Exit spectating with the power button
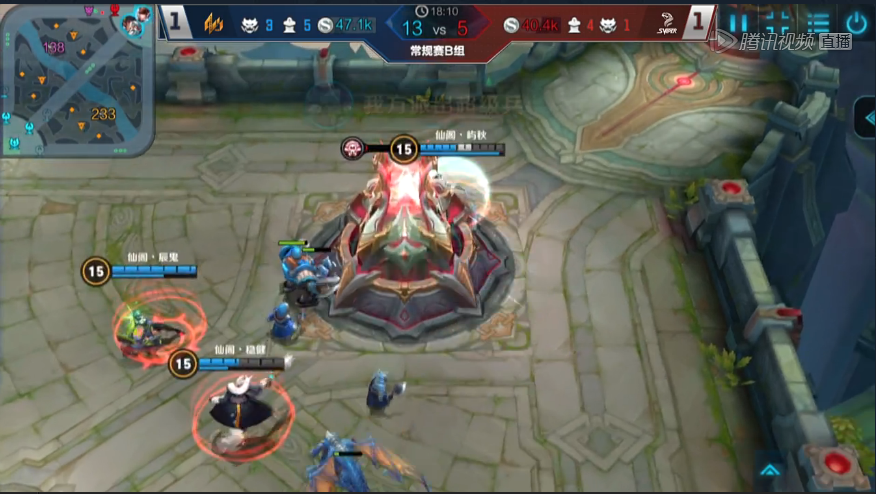The image size is (876, 494). click(x=857, y=22)
